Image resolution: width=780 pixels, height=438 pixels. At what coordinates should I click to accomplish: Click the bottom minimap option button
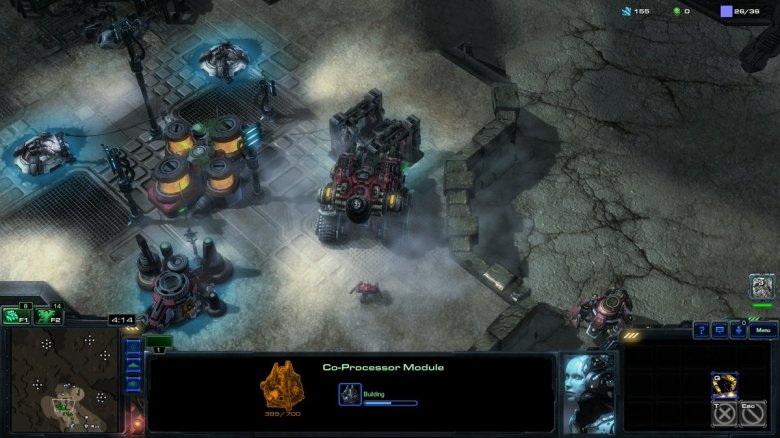133,380
